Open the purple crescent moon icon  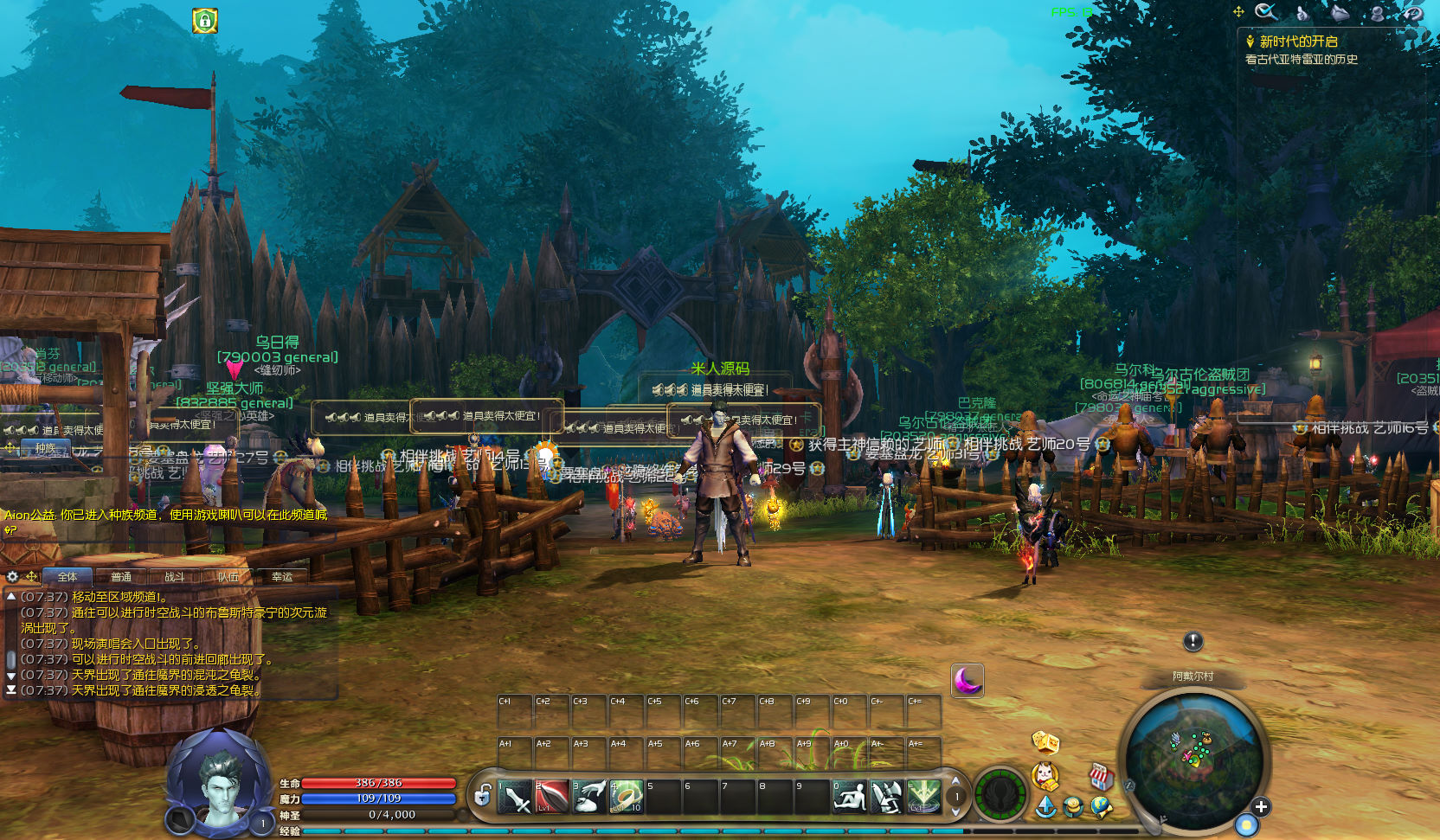967,680
